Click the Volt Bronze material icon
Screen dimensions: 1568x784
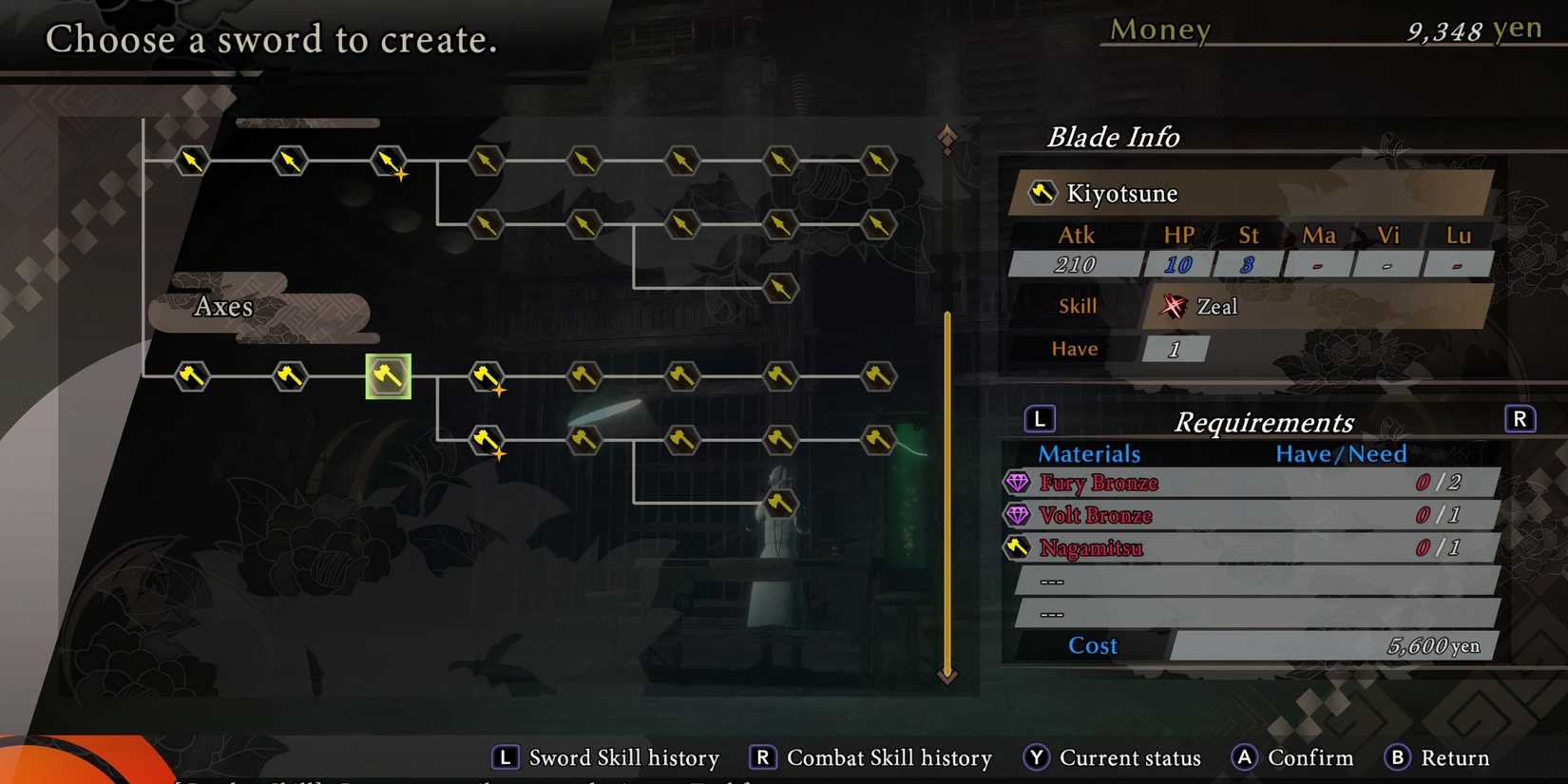(1019, 515)
